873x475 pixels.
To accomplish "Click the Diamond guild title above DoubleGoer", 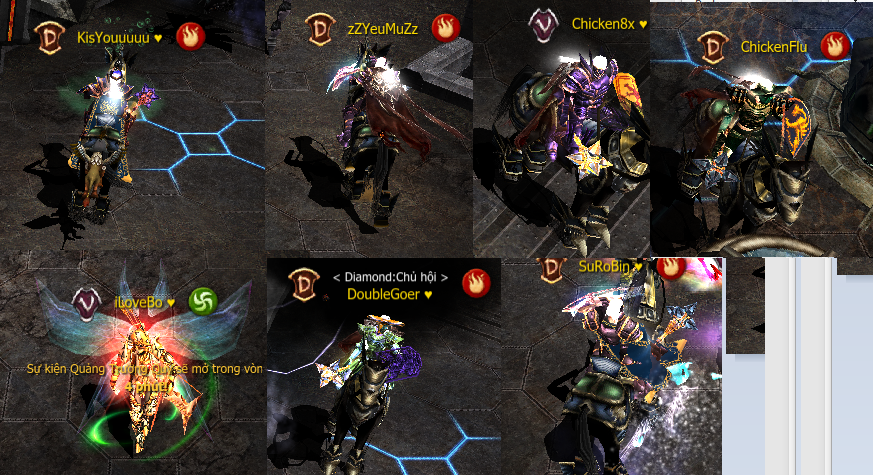I will [389, 276].
